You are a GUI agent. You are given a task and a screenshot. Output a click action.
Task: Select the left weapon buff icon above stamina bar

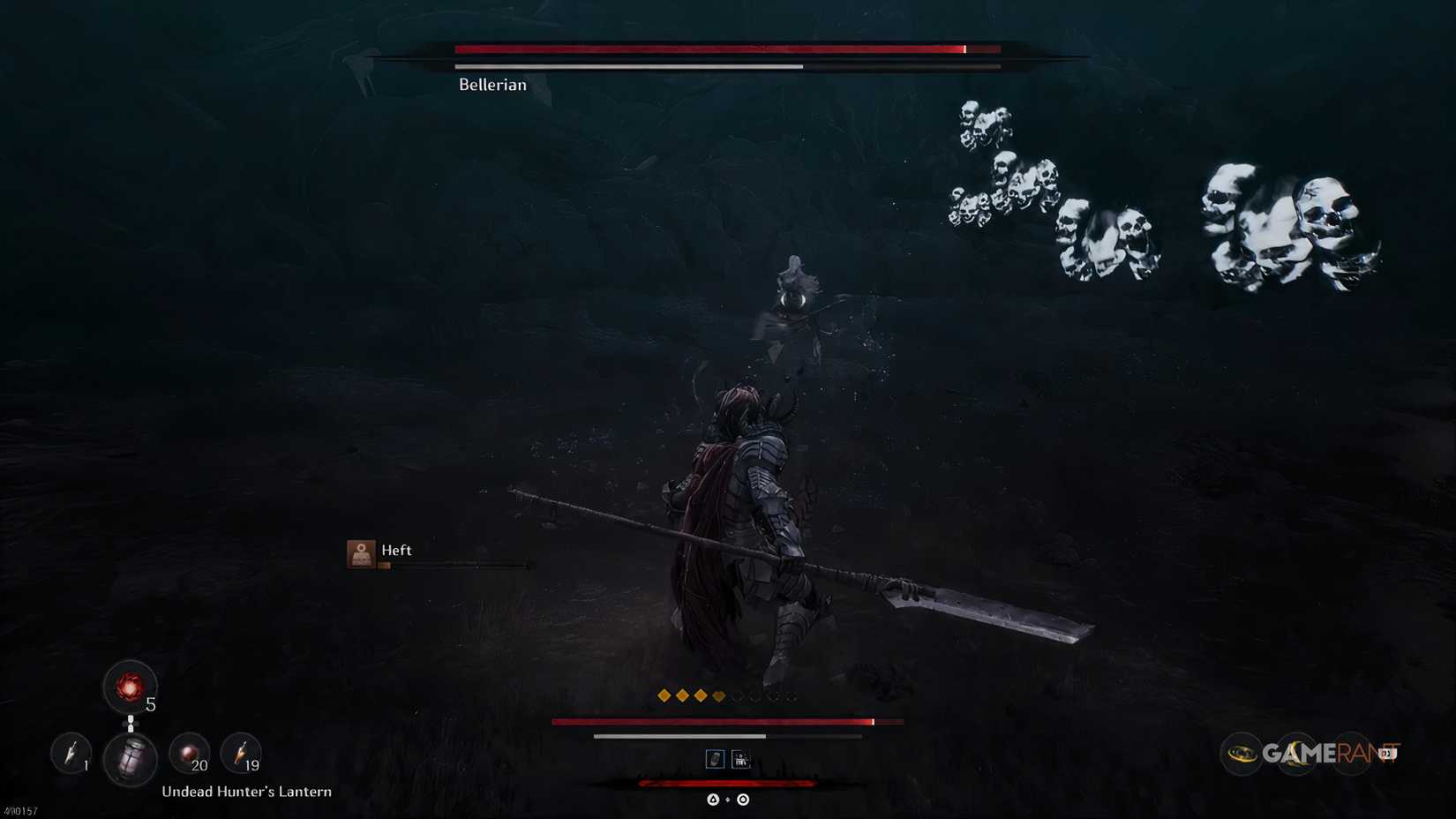click(716, 758)
